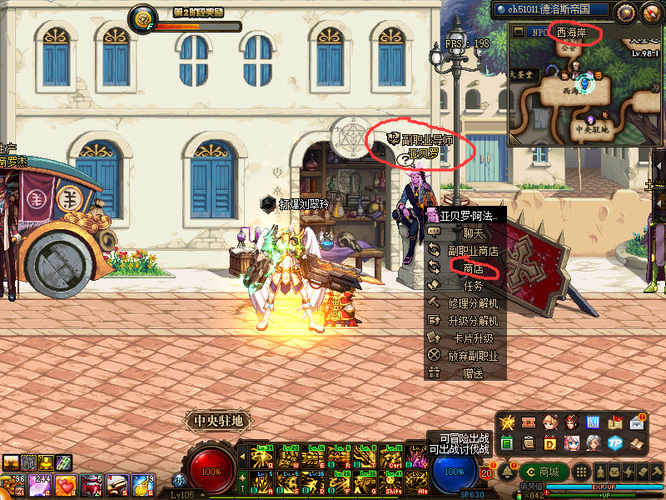This screenshot has height=500, width=666.
Task: Click the yellow star icon in the menu bar
Action: click(x=508, y=424)
